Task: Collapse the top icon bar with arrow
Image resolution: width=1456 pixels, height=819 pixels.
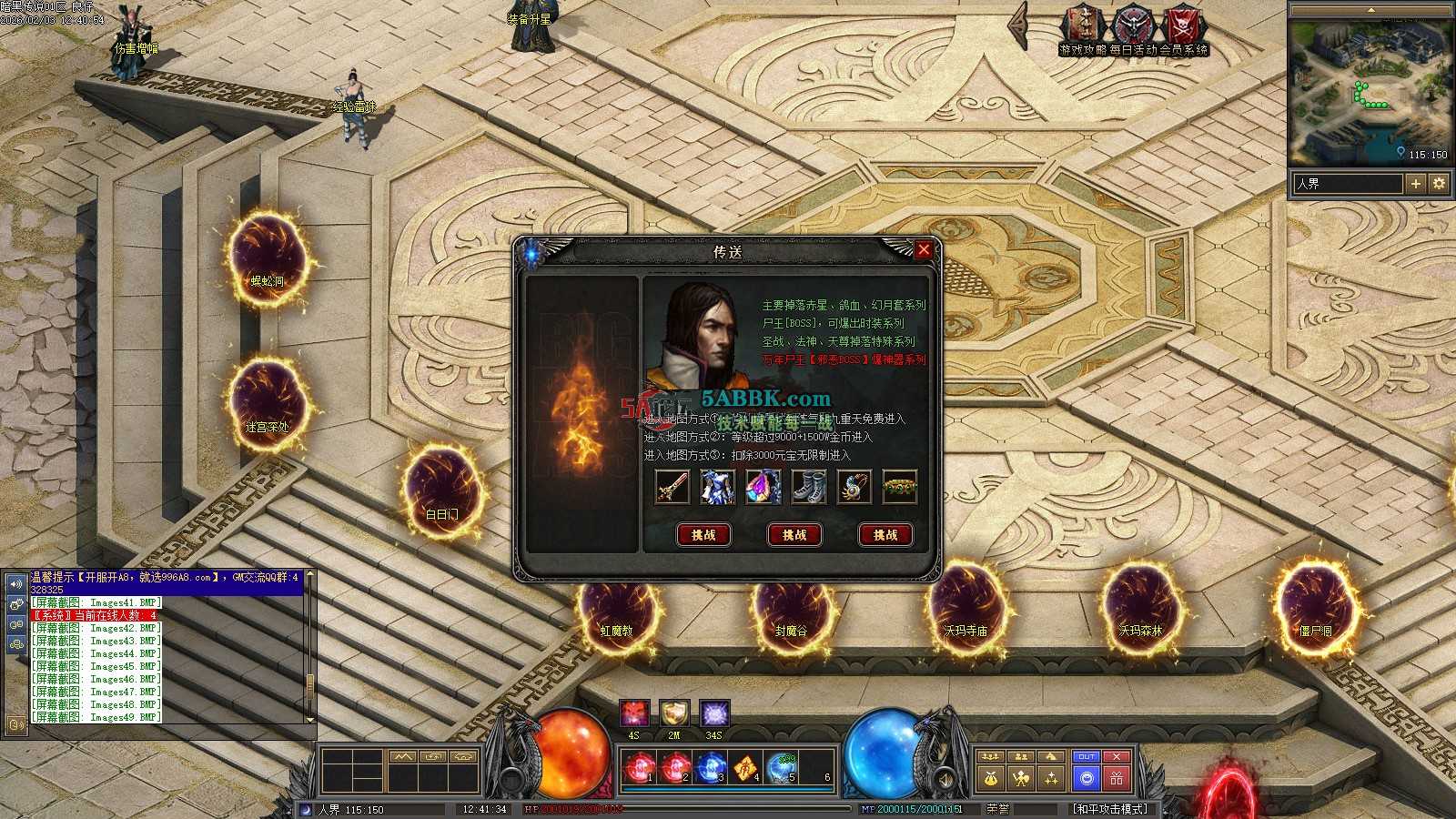Action: [1020, 27]
